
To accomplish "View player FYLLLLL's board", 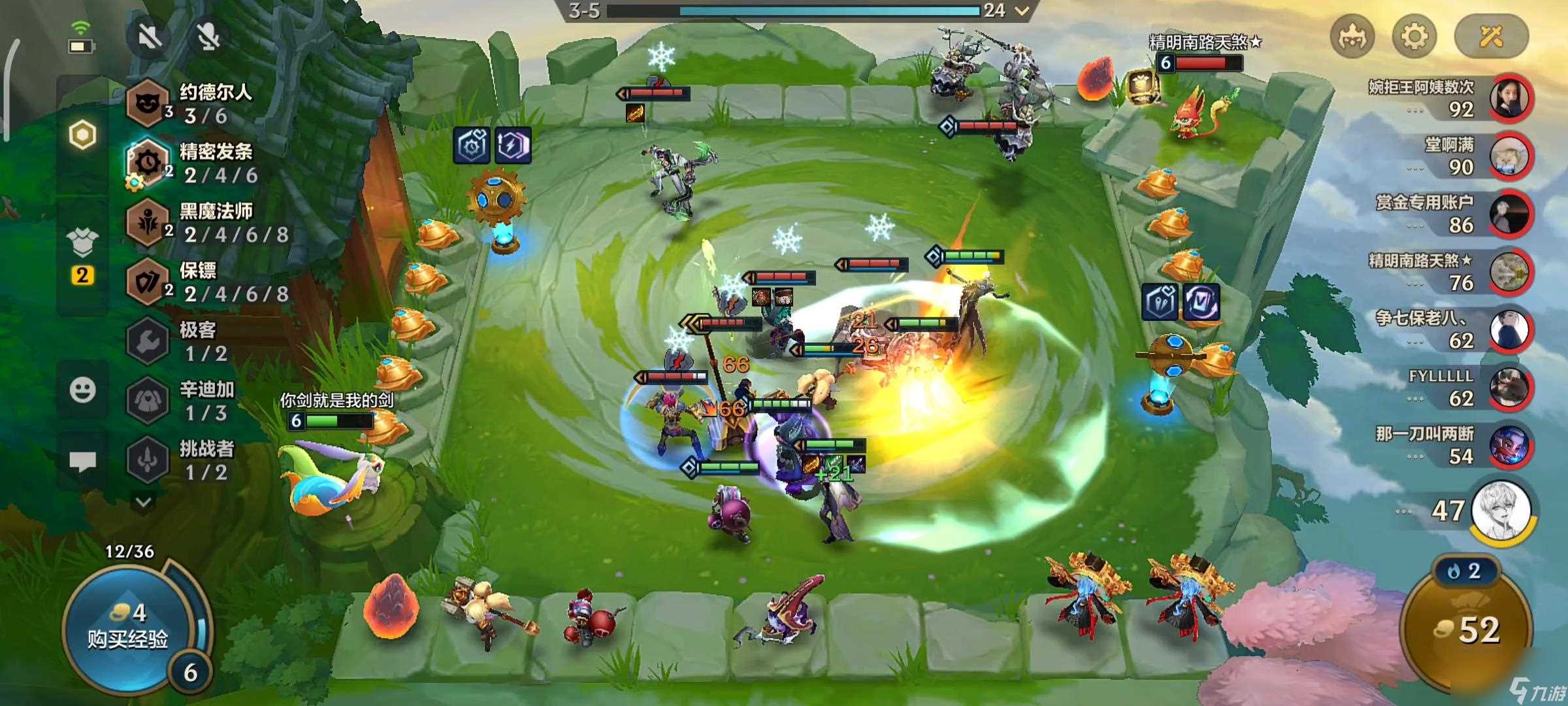I will pos(1510,388).
